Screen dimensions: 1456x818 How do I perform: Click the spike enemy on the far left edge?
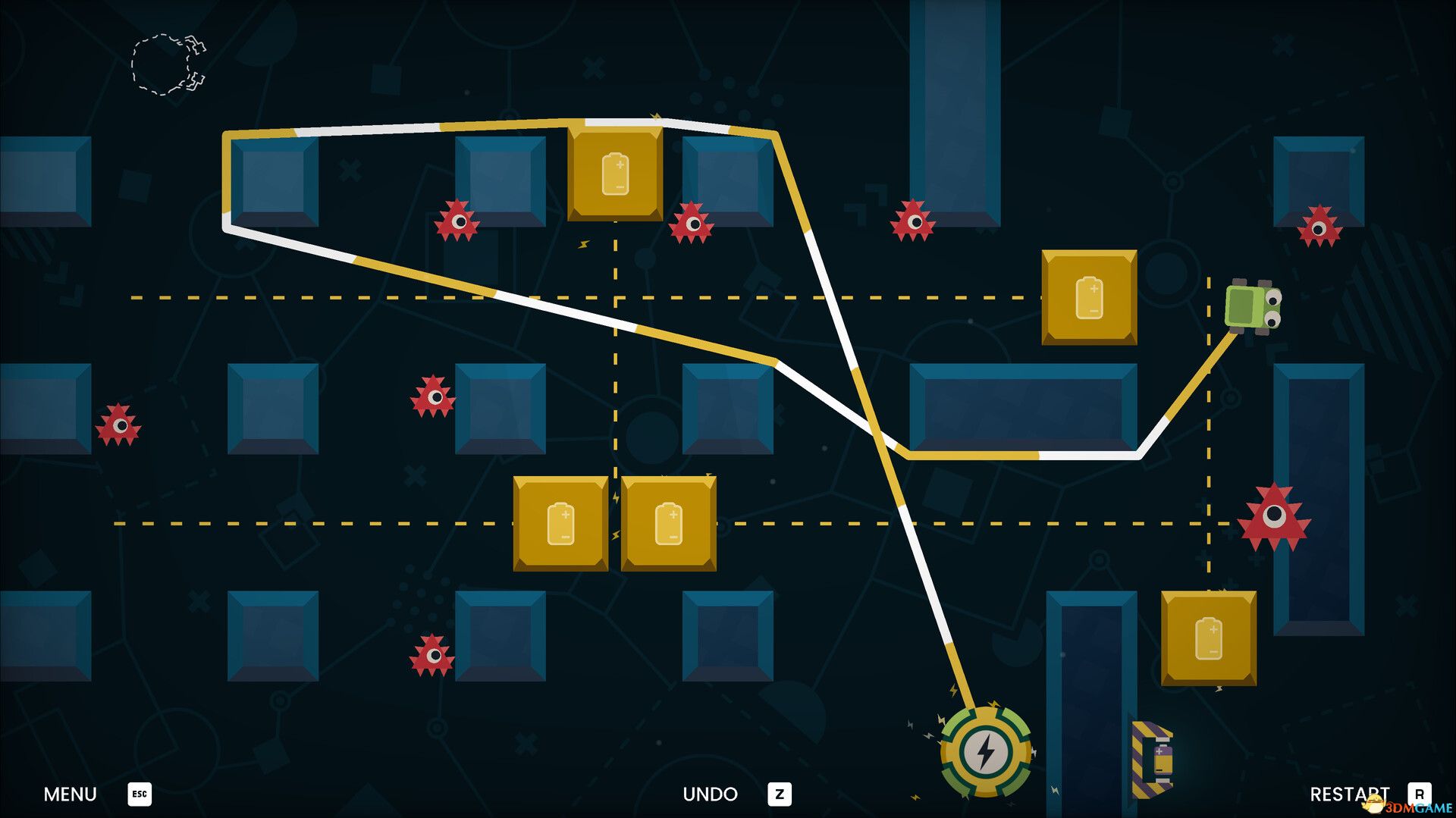coord(118,427)
